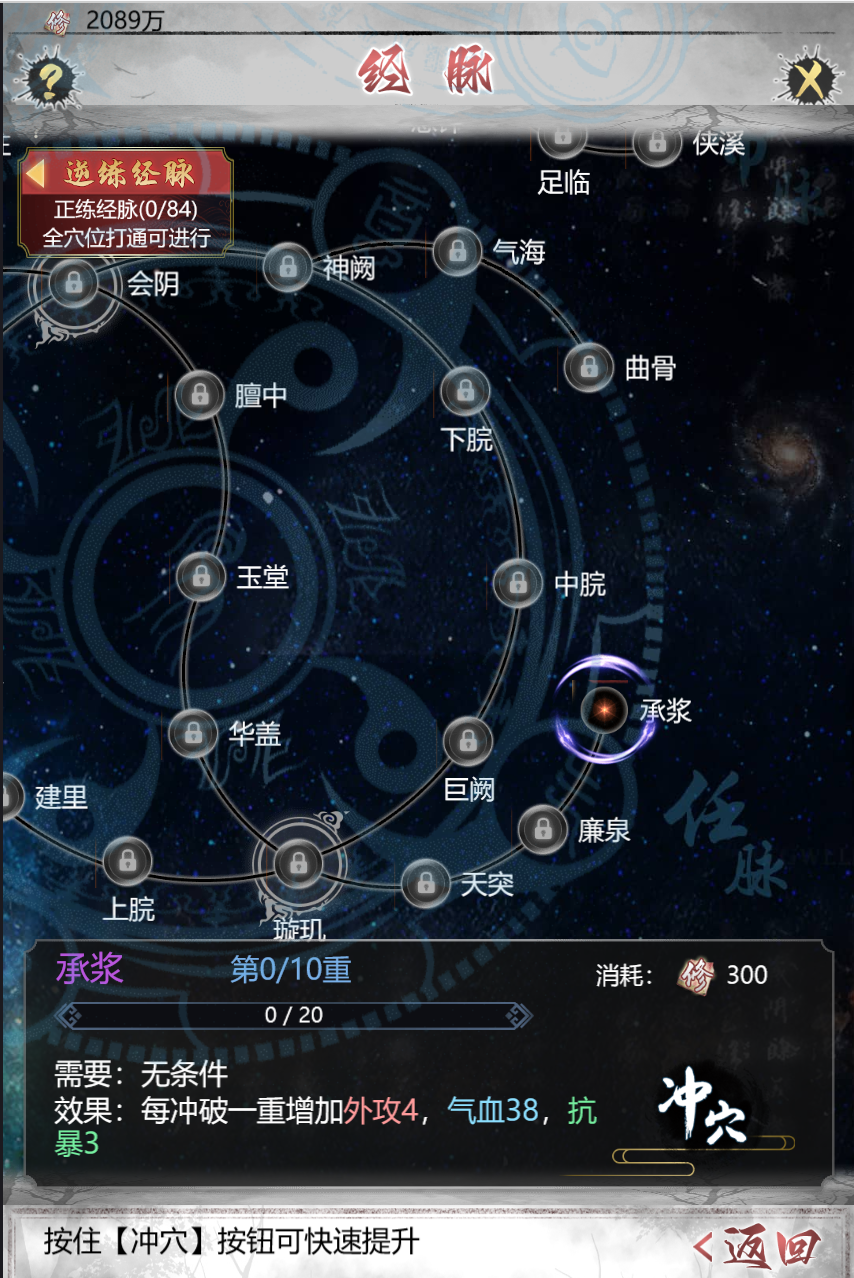854x1278 pixels.
Task: Go back with the 返回 button
Action: tap(760, 1246)
